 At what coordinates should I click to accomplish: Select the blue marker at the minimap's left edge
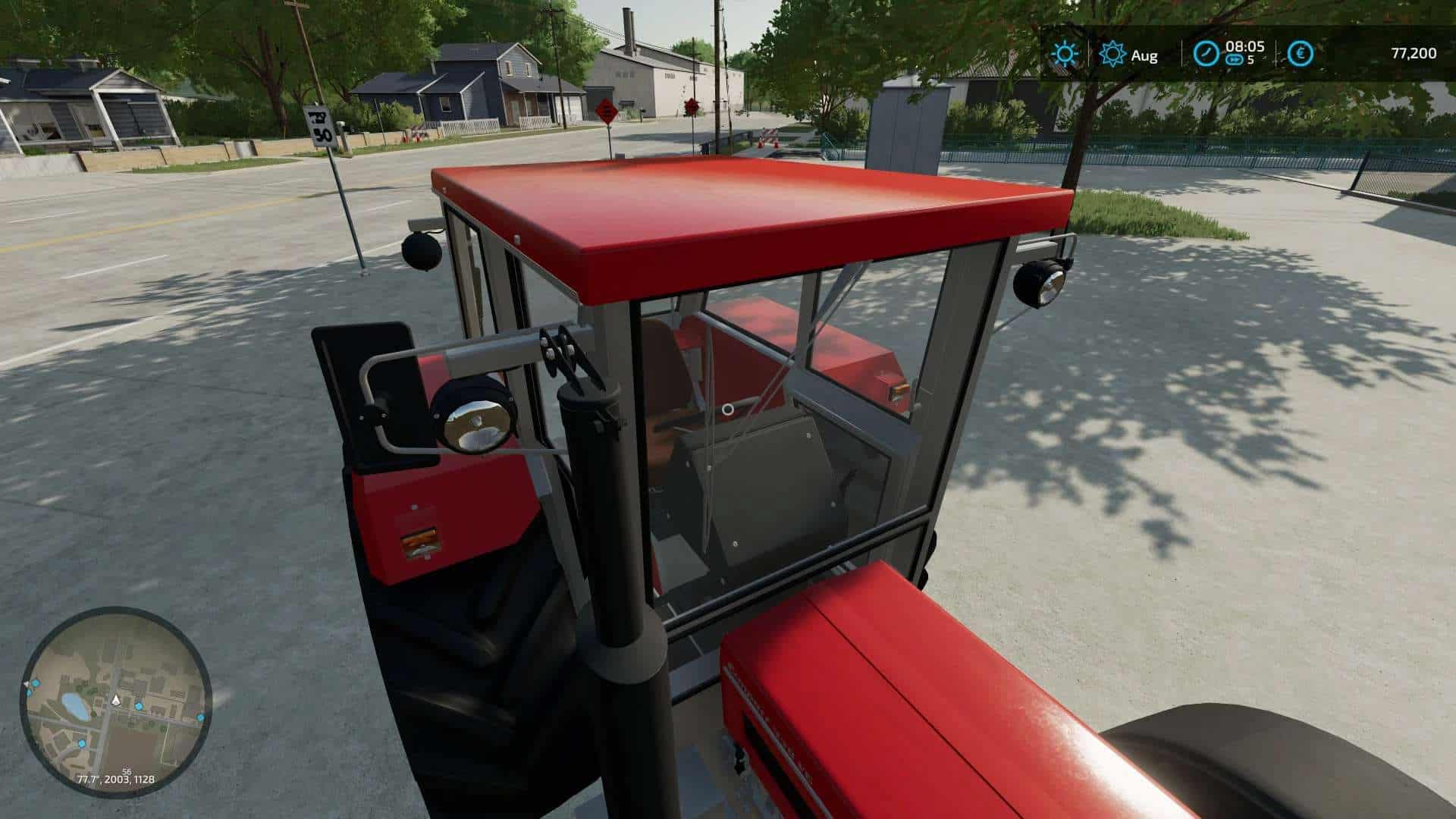pyautogui.click(x=29, y=693)
